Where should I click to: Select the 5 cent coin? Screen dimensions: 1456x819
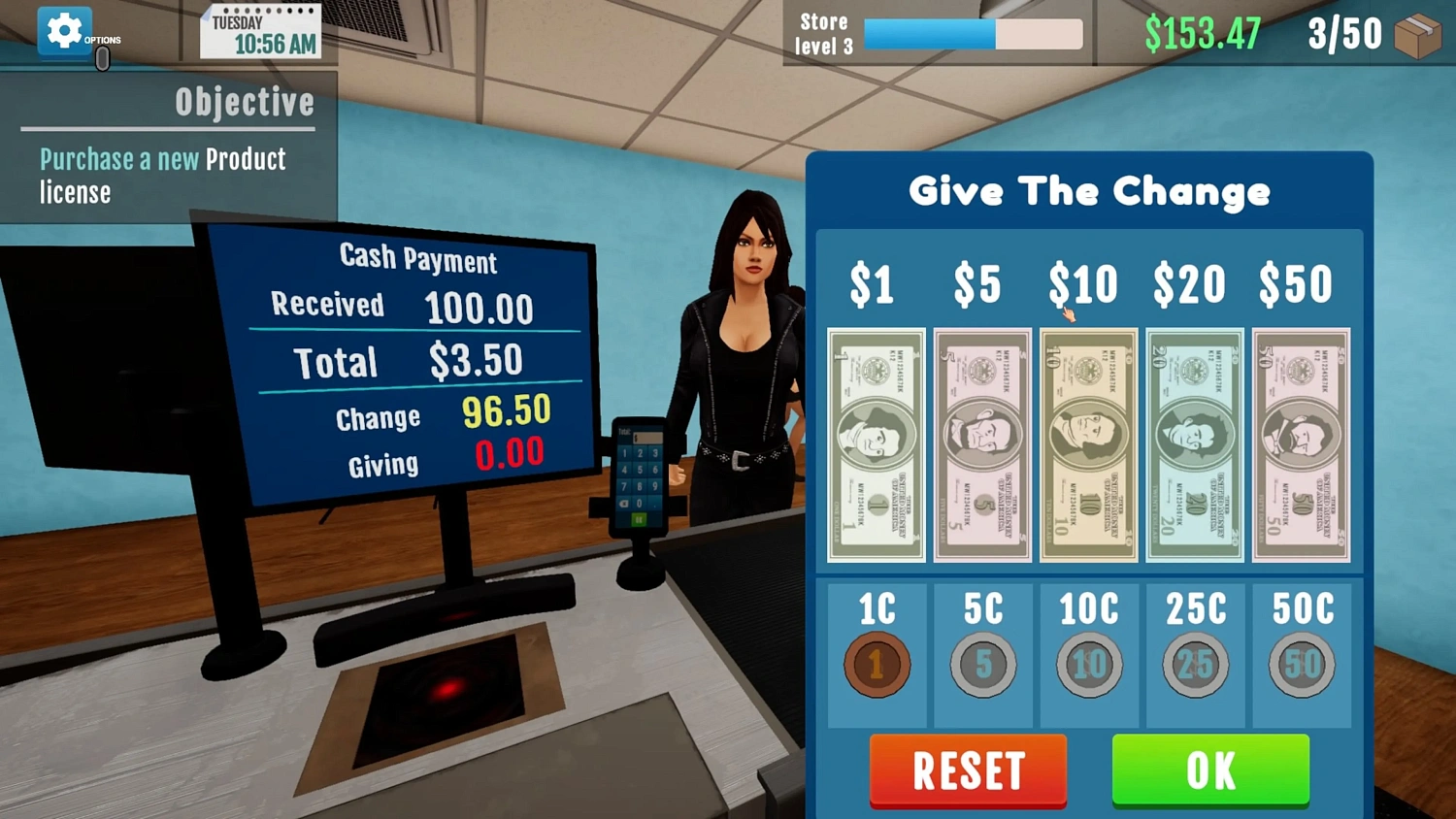pyautogui.click(x=982, y=663)
